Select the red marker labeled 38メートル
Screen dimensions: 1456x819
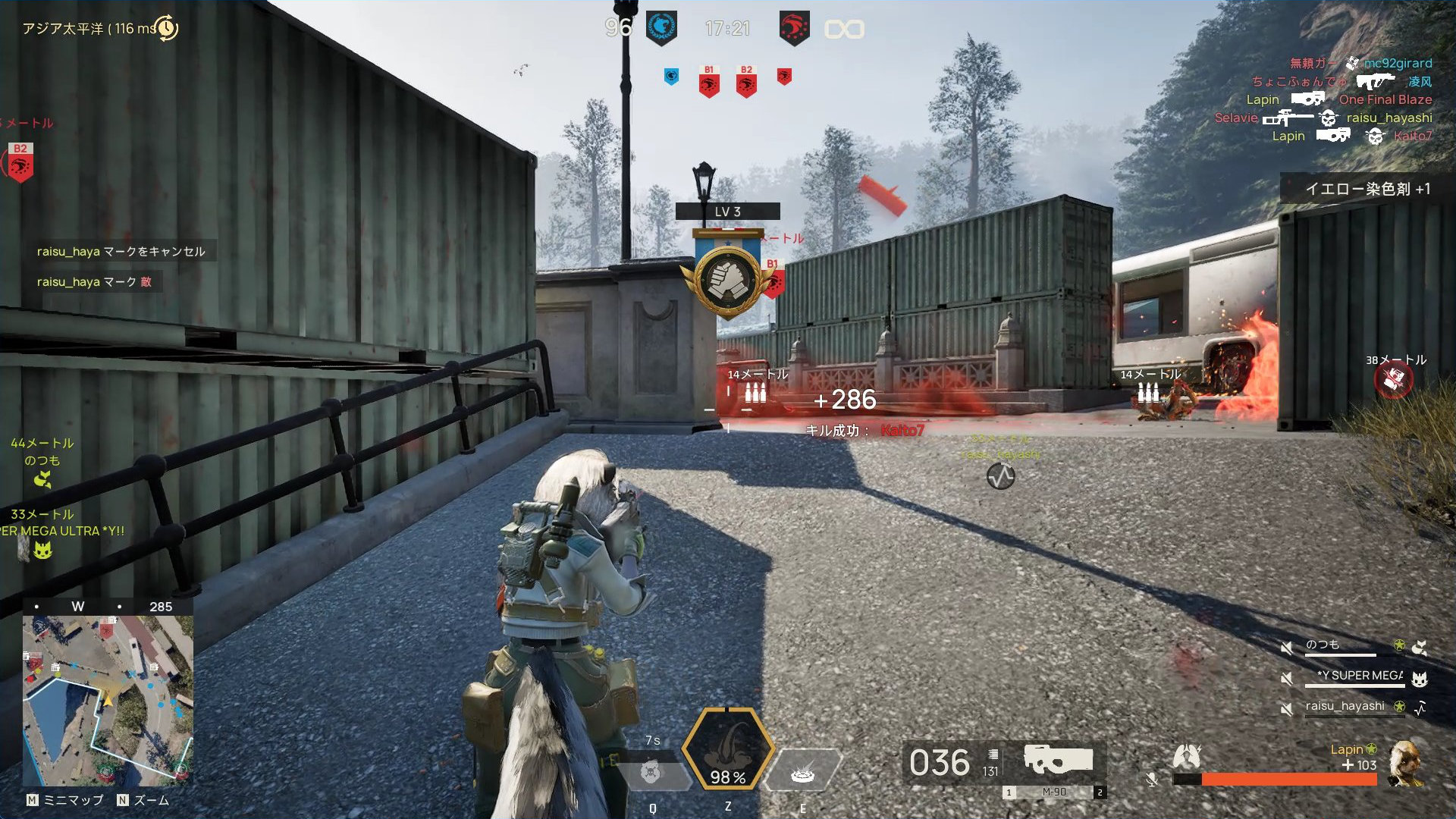(x=1393, y=380)
